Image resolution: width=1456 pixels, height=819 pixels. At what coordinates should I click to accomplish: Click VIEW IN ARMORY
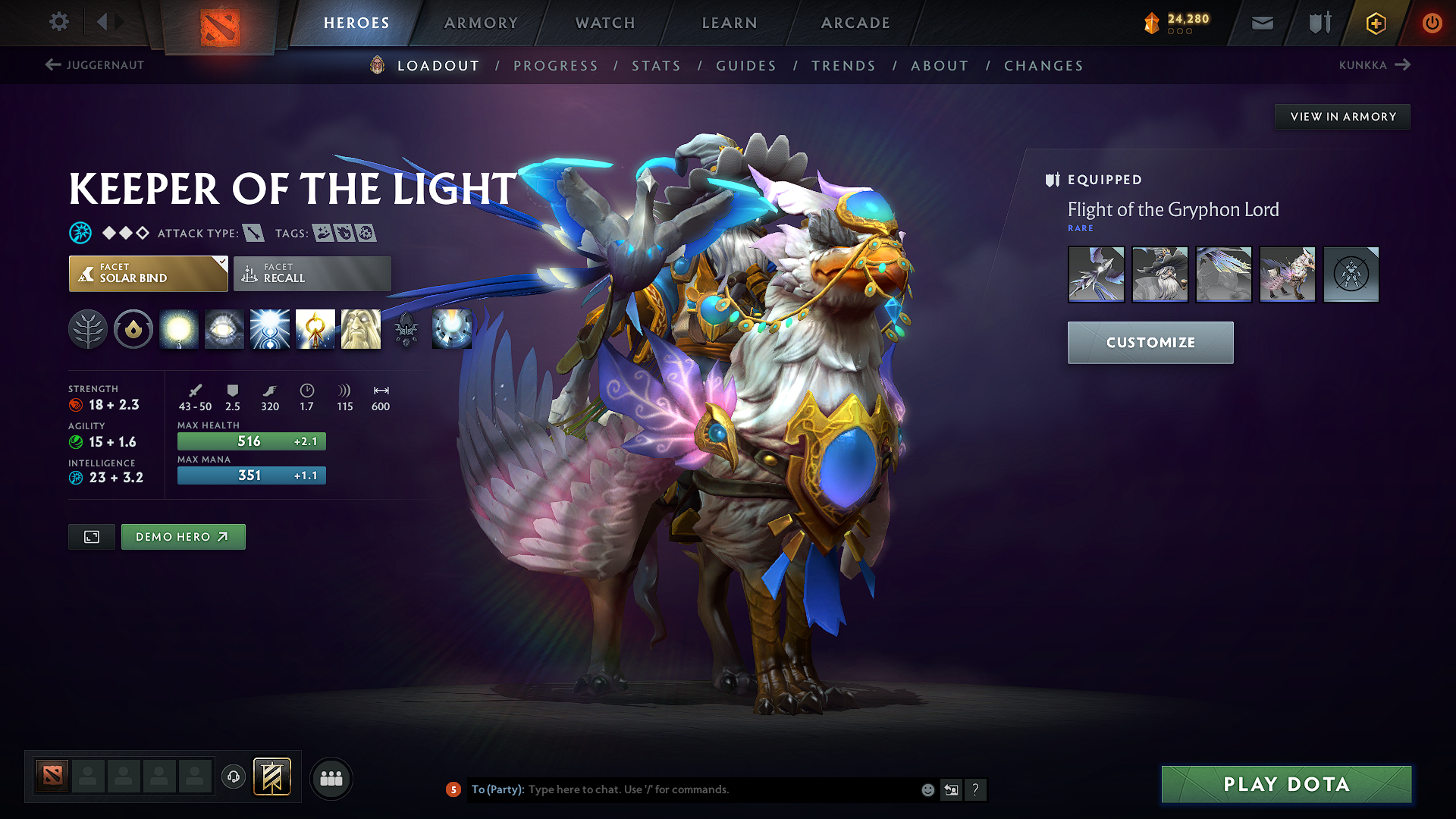[1342, 116]
